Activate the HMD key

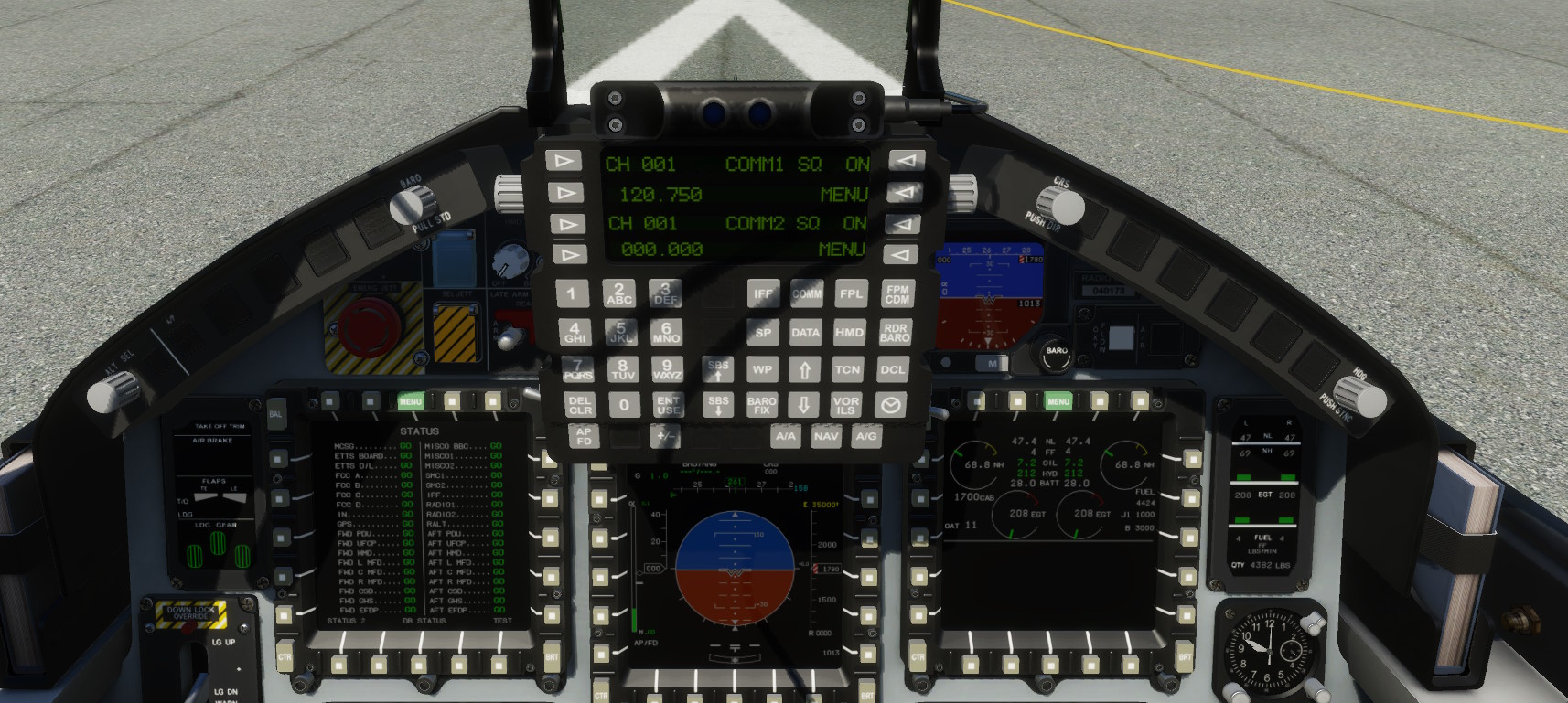[x=849, y=333]
